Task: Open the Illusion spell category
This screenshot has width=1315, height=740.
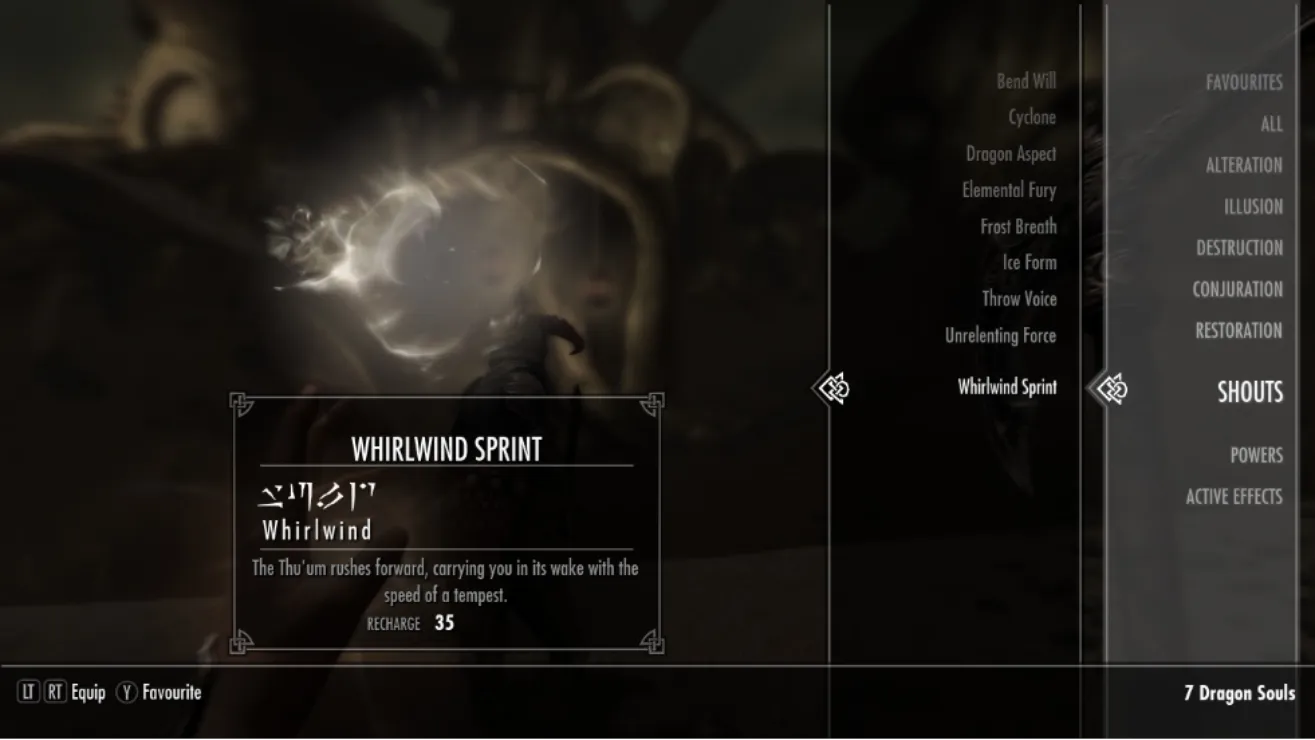Action: [1252, 207]
